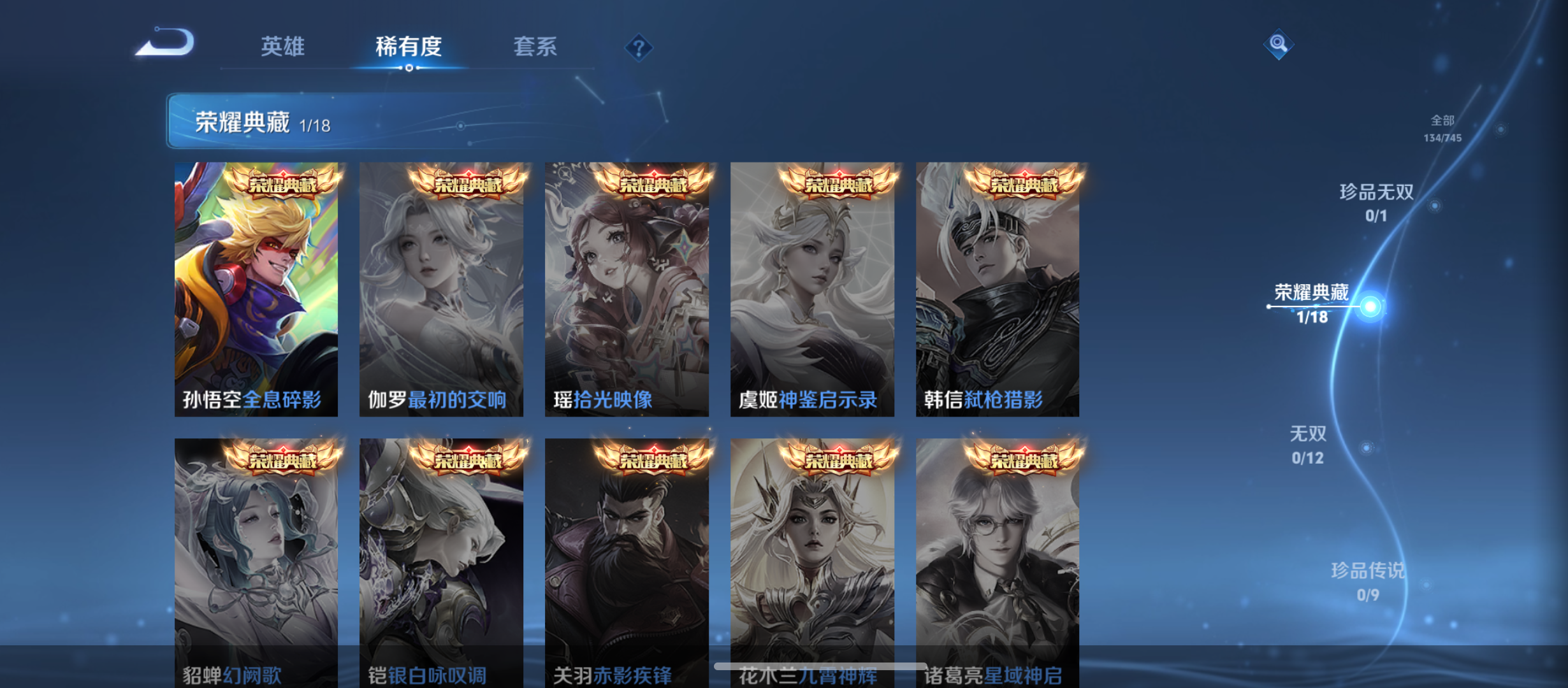The width and height of the screenshot is (1568, 688).
Task: Click the magnifier search icon
Action: [x=1278, y=43]
